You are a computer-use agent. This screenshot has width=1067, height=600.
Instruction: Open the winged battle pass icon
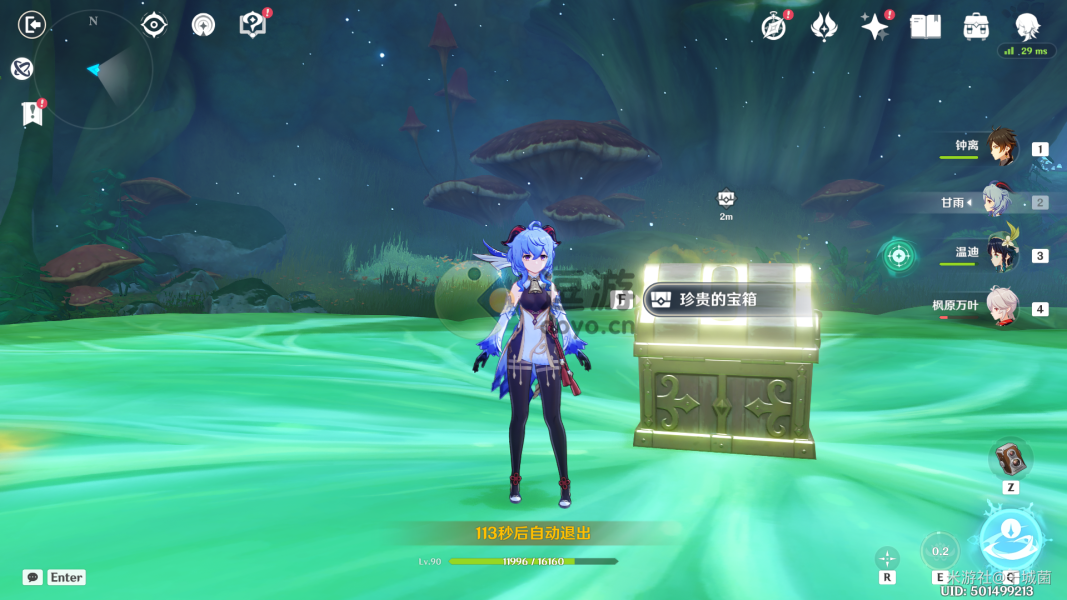(824, 27)
